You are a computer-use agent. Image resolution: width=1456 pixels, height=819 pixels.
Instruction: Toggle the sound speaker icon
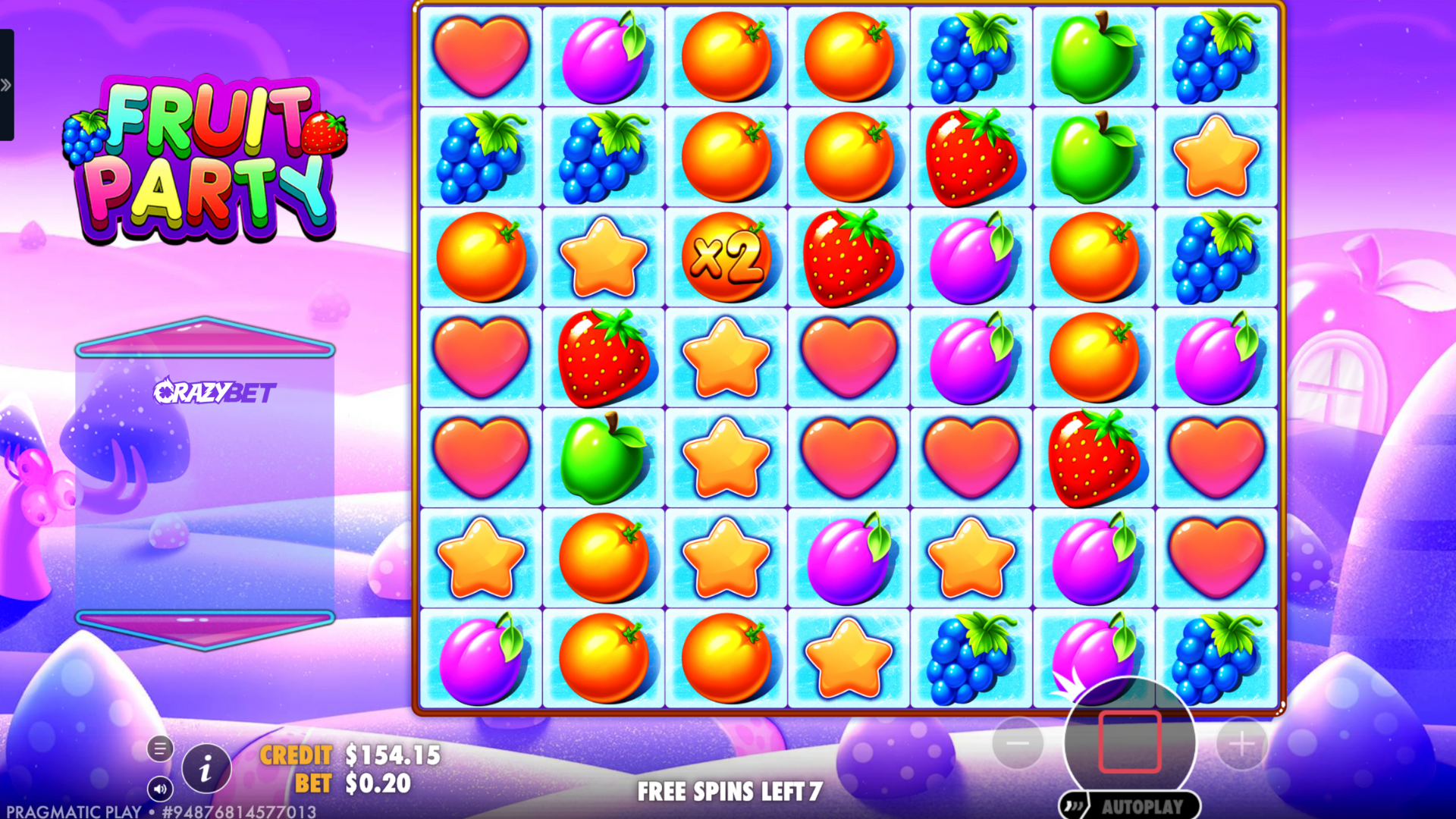160,789
